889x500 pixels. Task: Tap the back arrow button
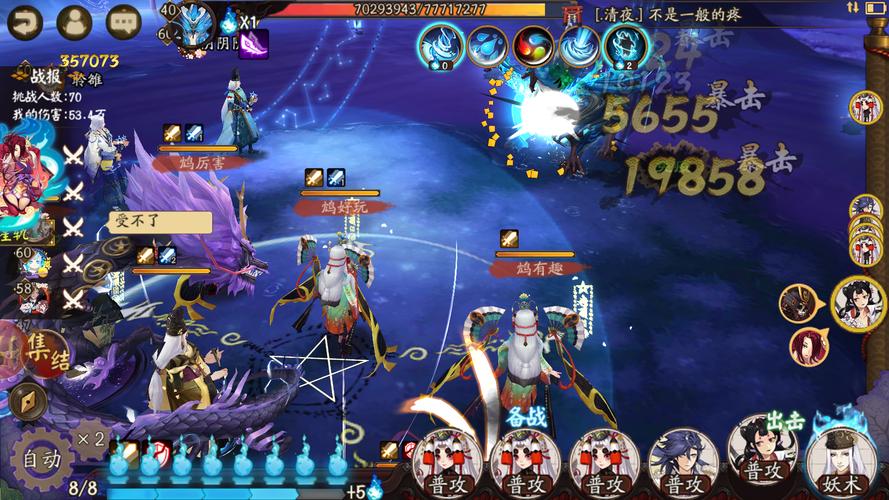pos(24,22)
